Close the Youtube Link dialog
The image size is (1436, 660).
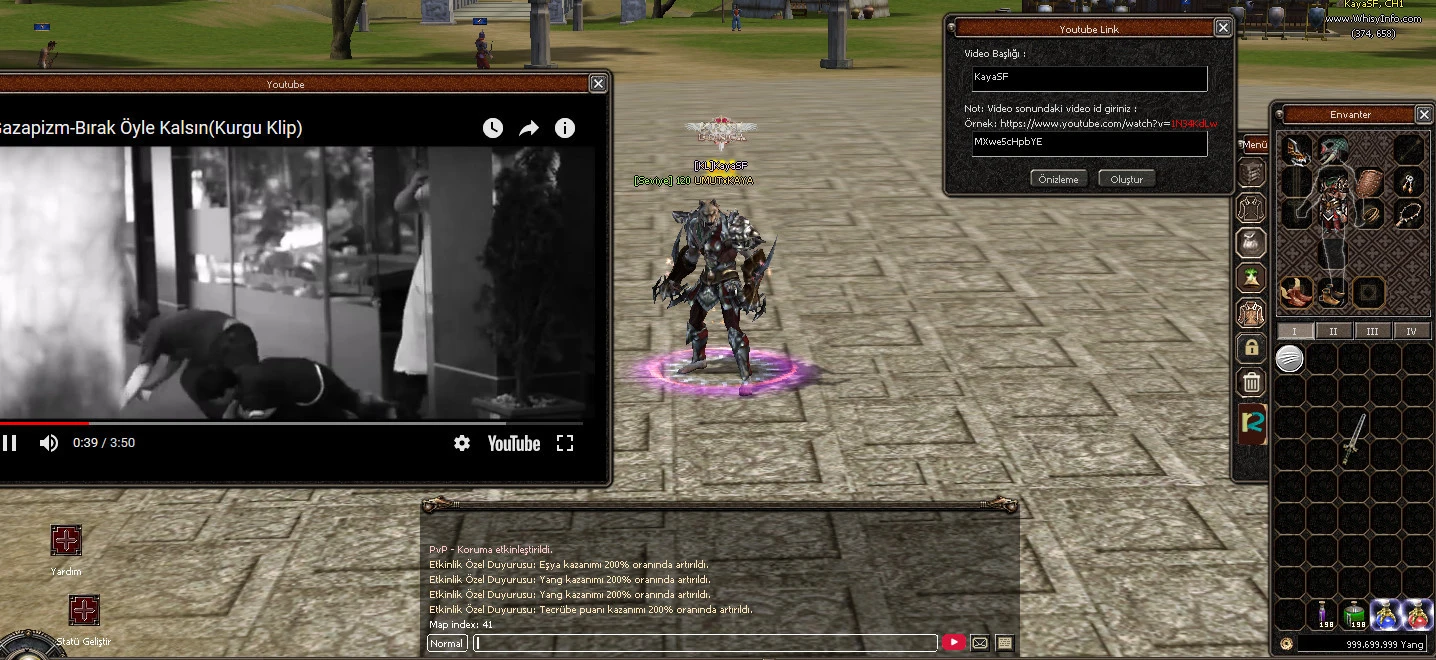(1222, 28)
